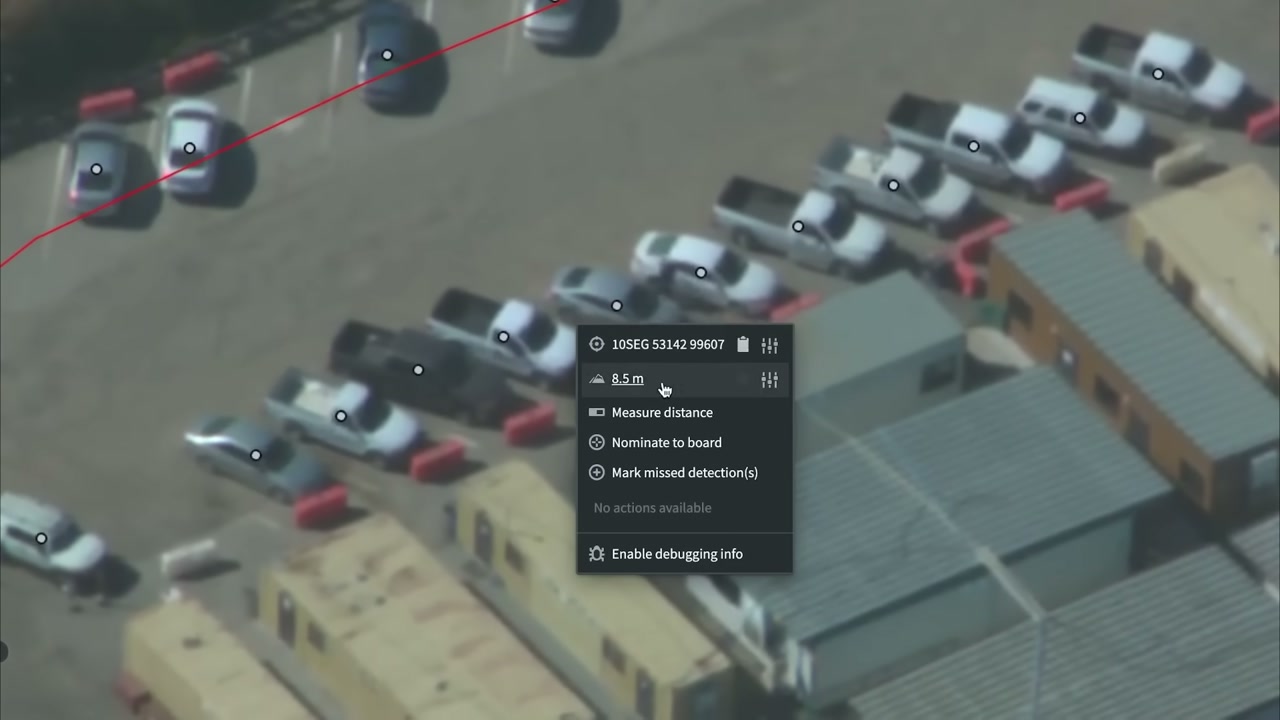The width and height of the screenshot is (1280, 720).
Task: Click the clipboard icon to copy track ID
Action: (742, 344)
